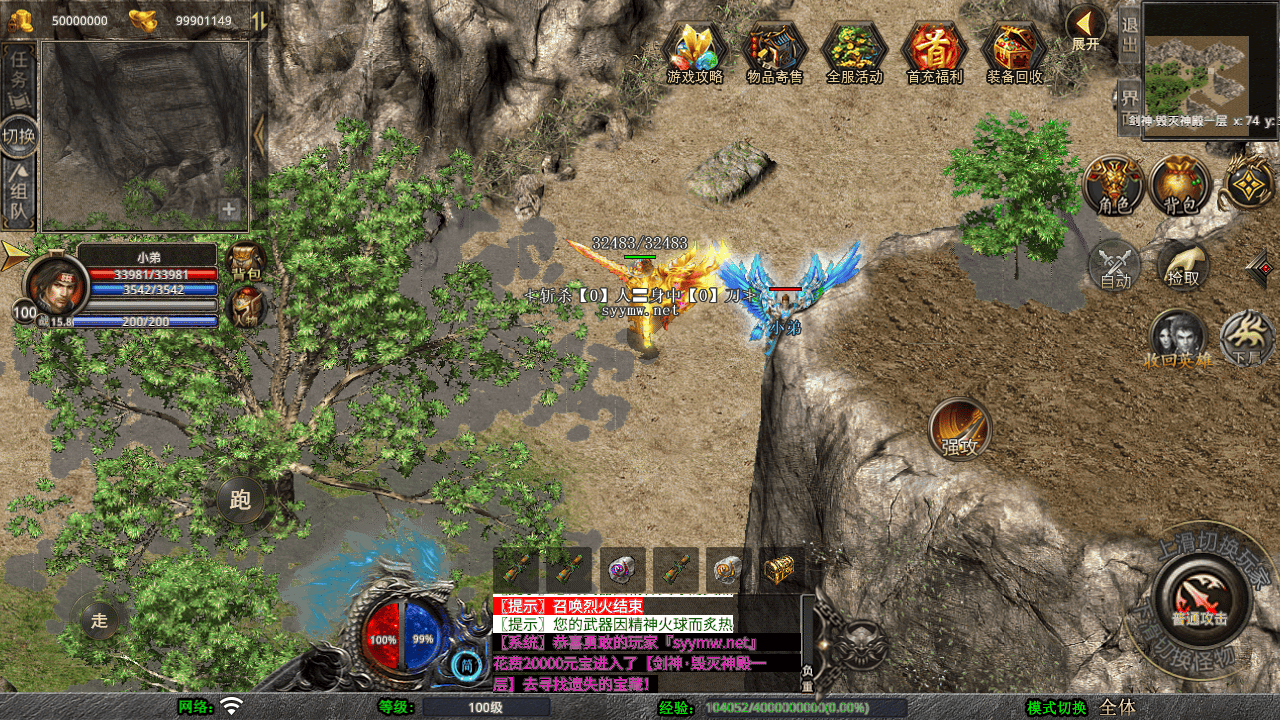Open the 游戏攻略 game guide icon
The height and width of the screenshot is (720, 1280).
tap(694, 50)
